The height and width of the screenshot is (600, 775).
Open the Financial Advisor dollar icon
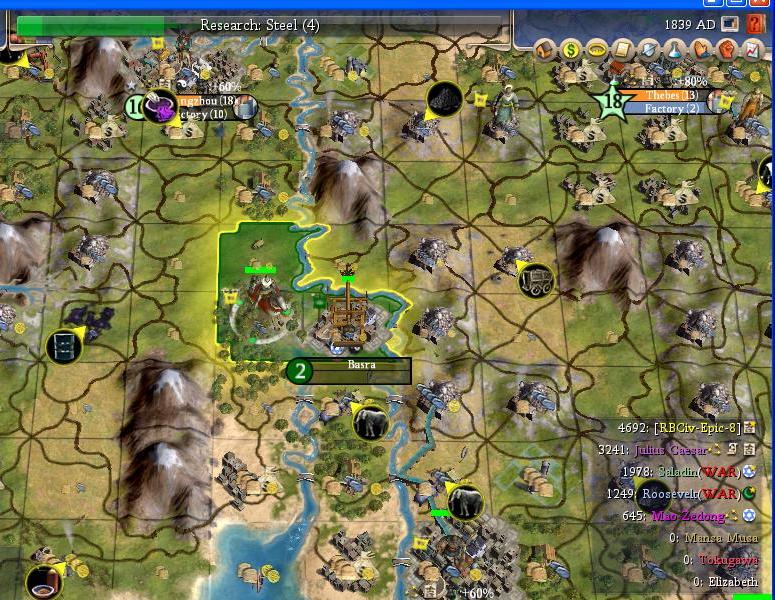[x=571, y=48]
